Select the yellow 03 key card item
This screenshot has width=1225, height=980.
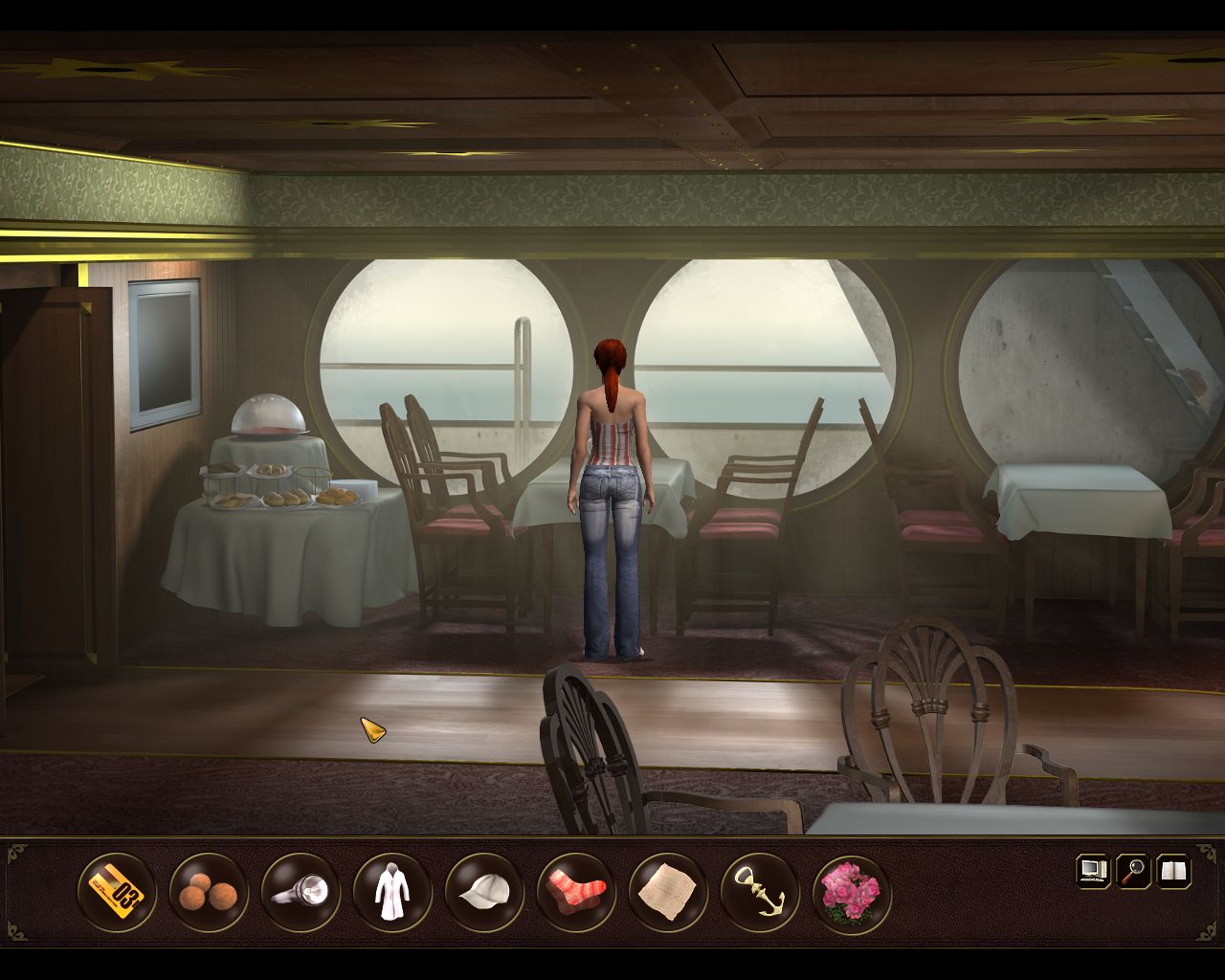(x=116, y=892)
